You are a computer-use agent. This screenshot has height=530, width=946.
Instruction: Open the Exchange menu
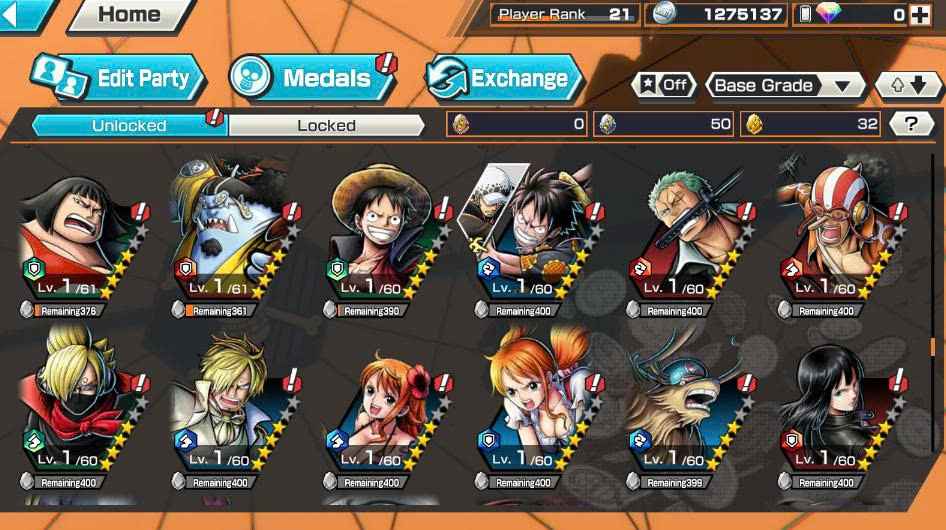(505, 78)
